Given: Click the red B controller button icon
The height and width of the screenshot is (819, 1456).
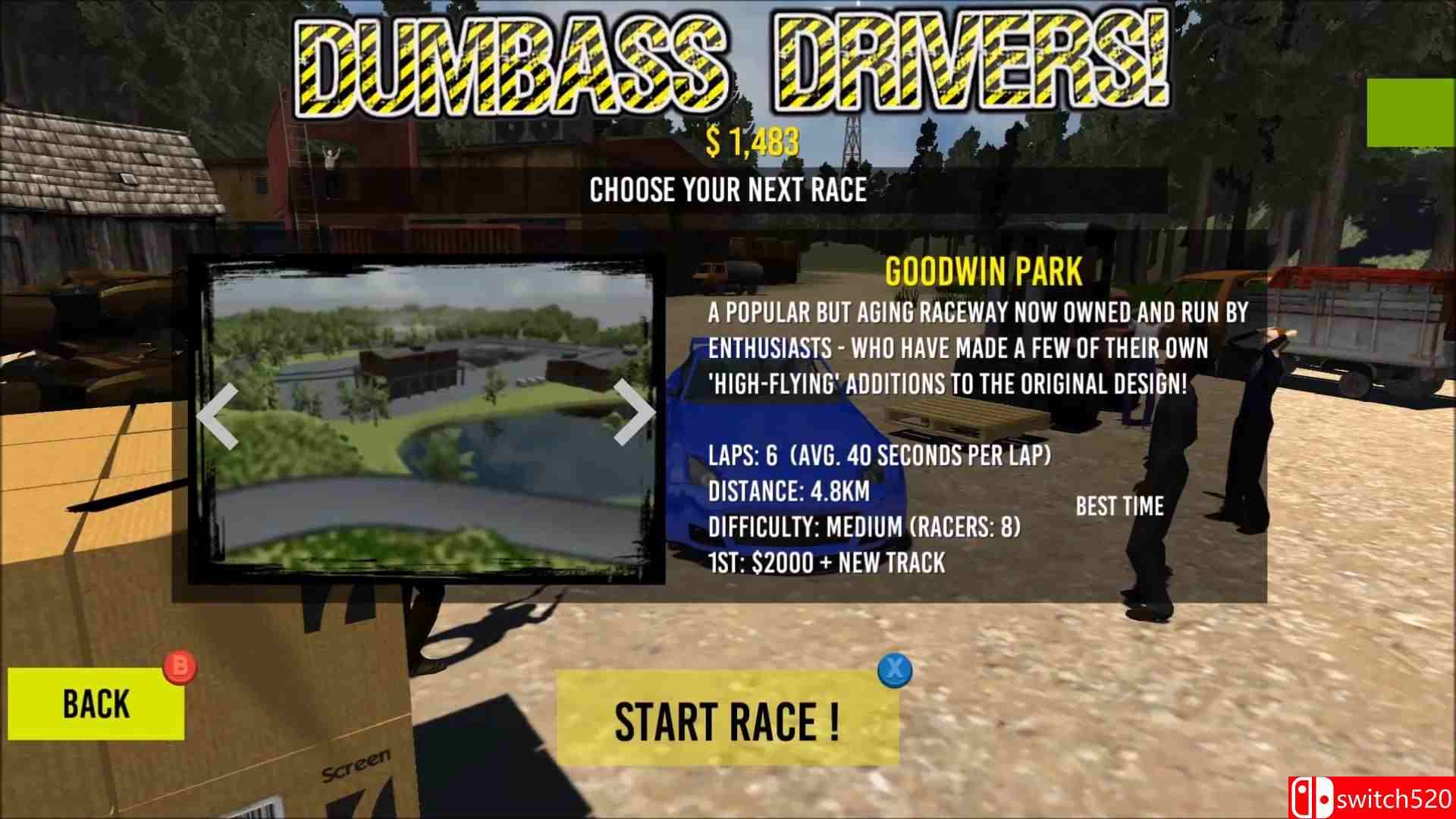Looking at the screenshot, I should (179, 669).
